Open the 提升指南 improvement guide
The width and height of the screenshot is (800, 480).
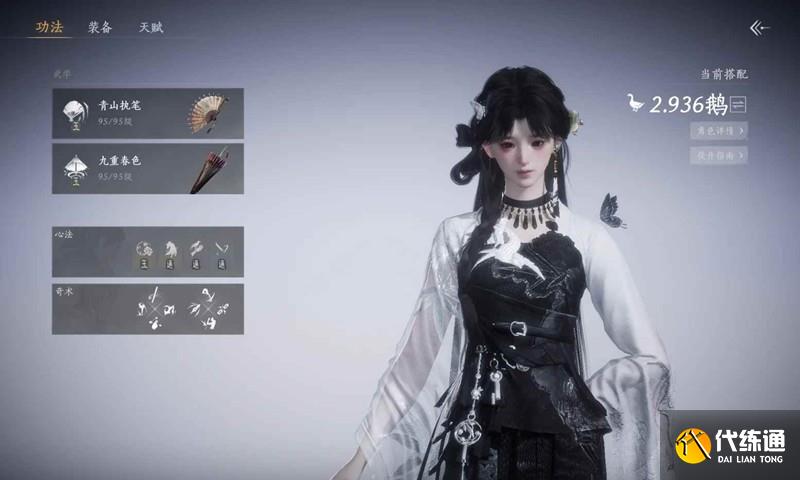[x=718, y=155]
